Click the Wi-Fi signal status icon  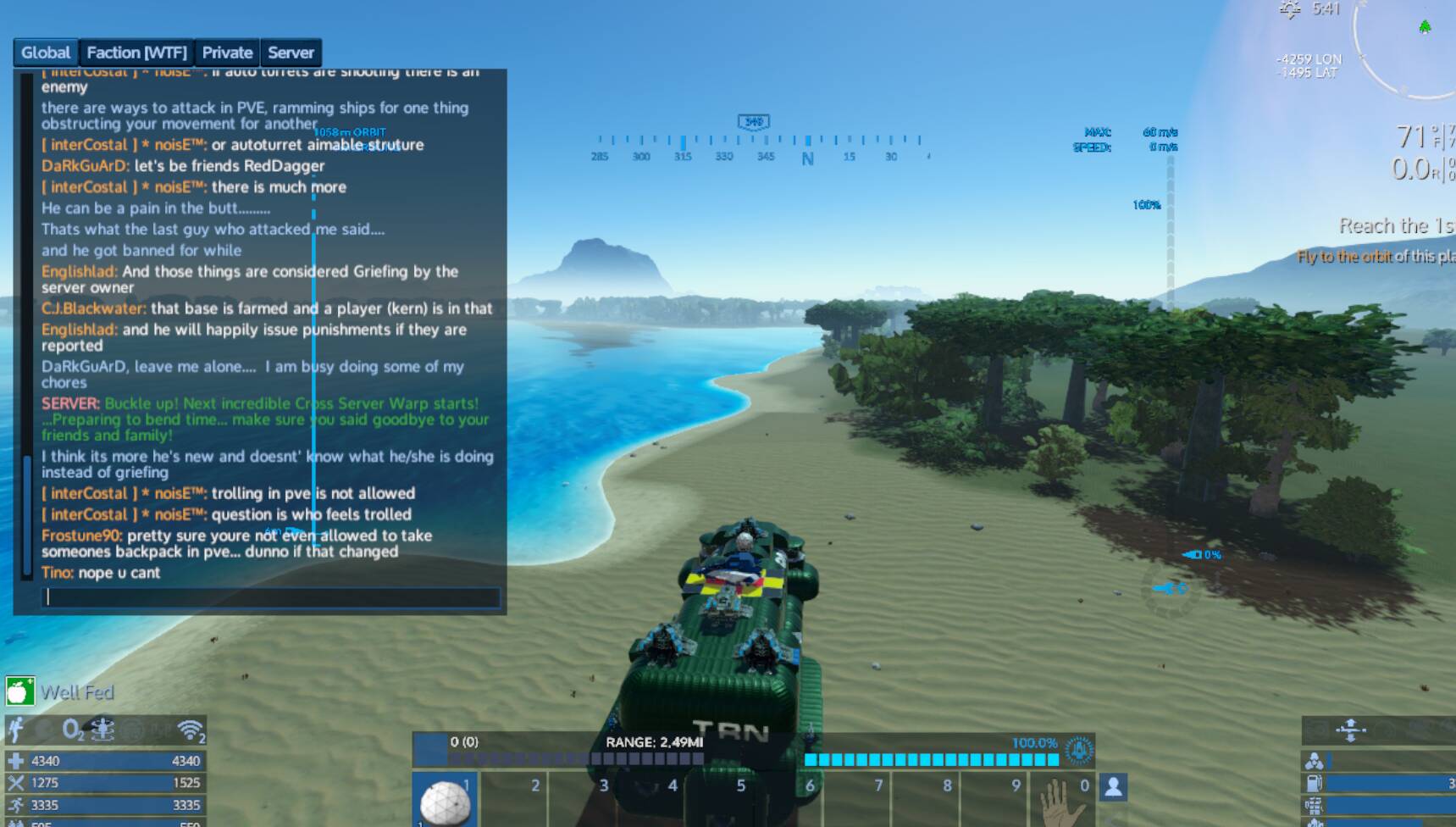point(191,730)
